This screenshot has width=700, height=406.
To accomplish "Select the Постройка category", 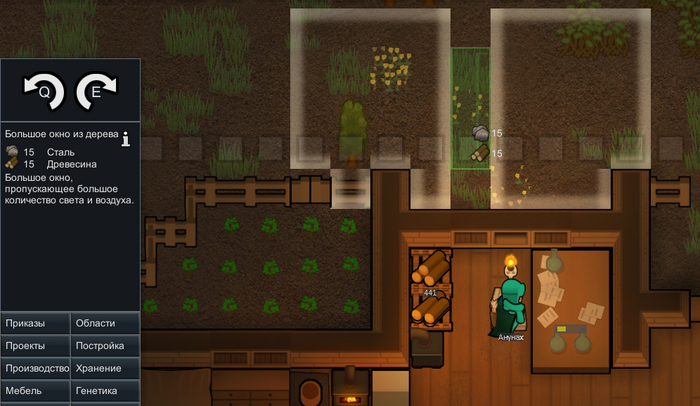I will pyautogui.click(x=105, y=346).
